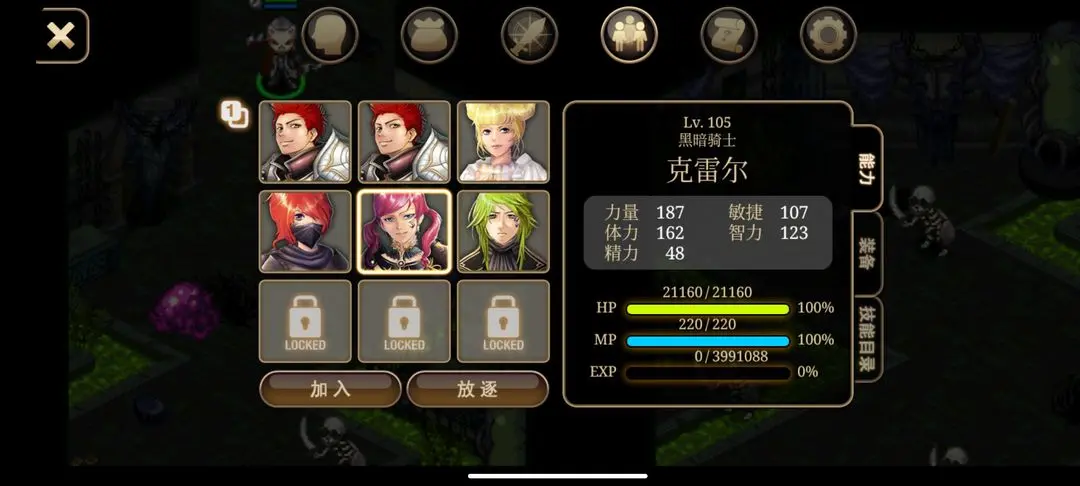
Task: Toggle the party group number 1 icon
Action: click(x=234, y=115)
